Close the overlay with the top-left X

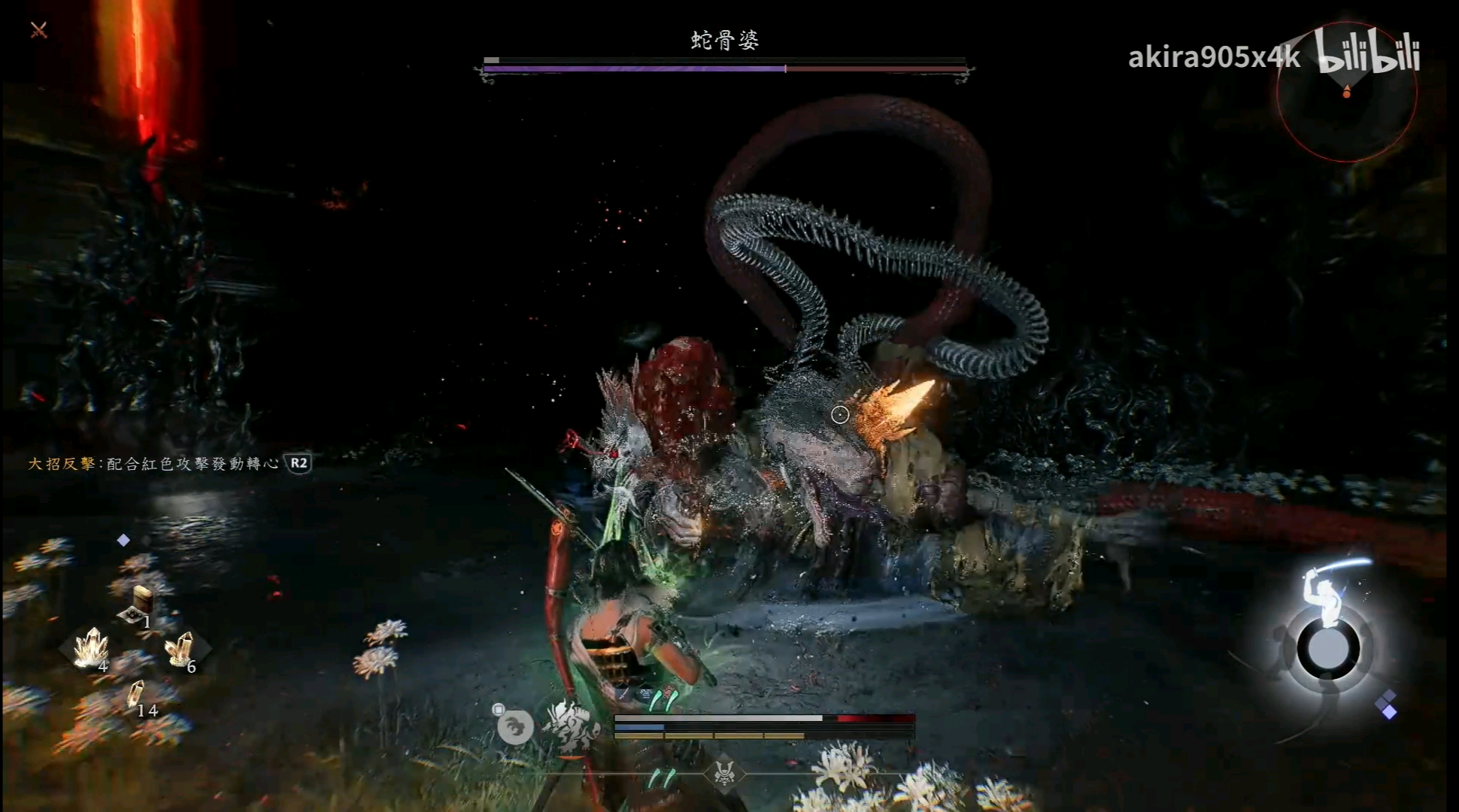(39, 30)
